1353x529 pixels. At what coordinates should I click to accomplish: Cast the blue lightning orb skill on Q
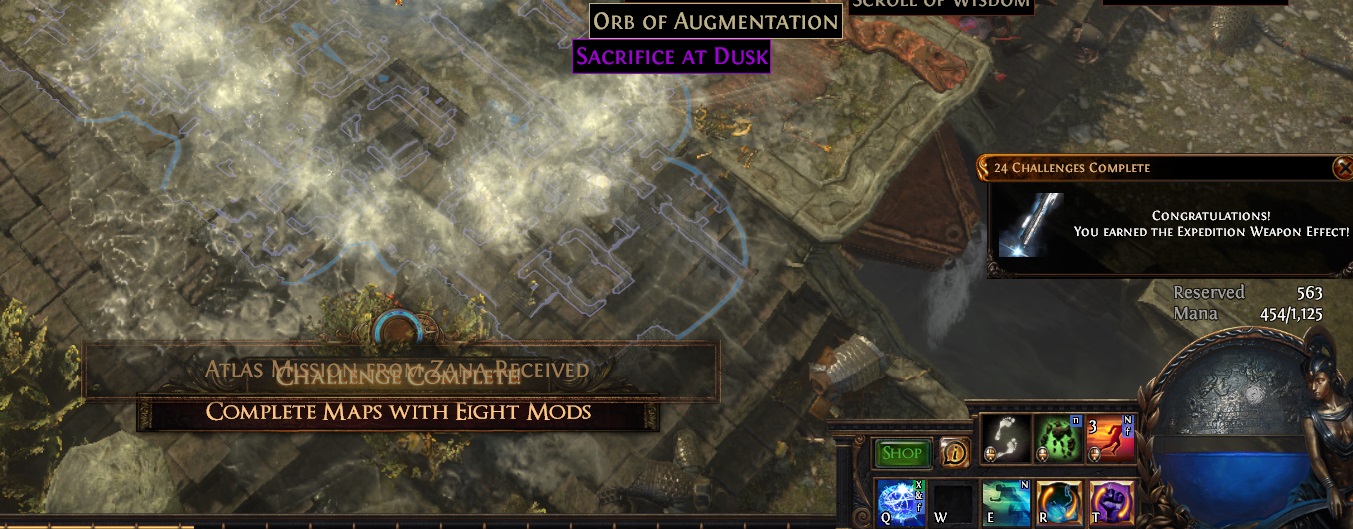[x=898, y=501]
